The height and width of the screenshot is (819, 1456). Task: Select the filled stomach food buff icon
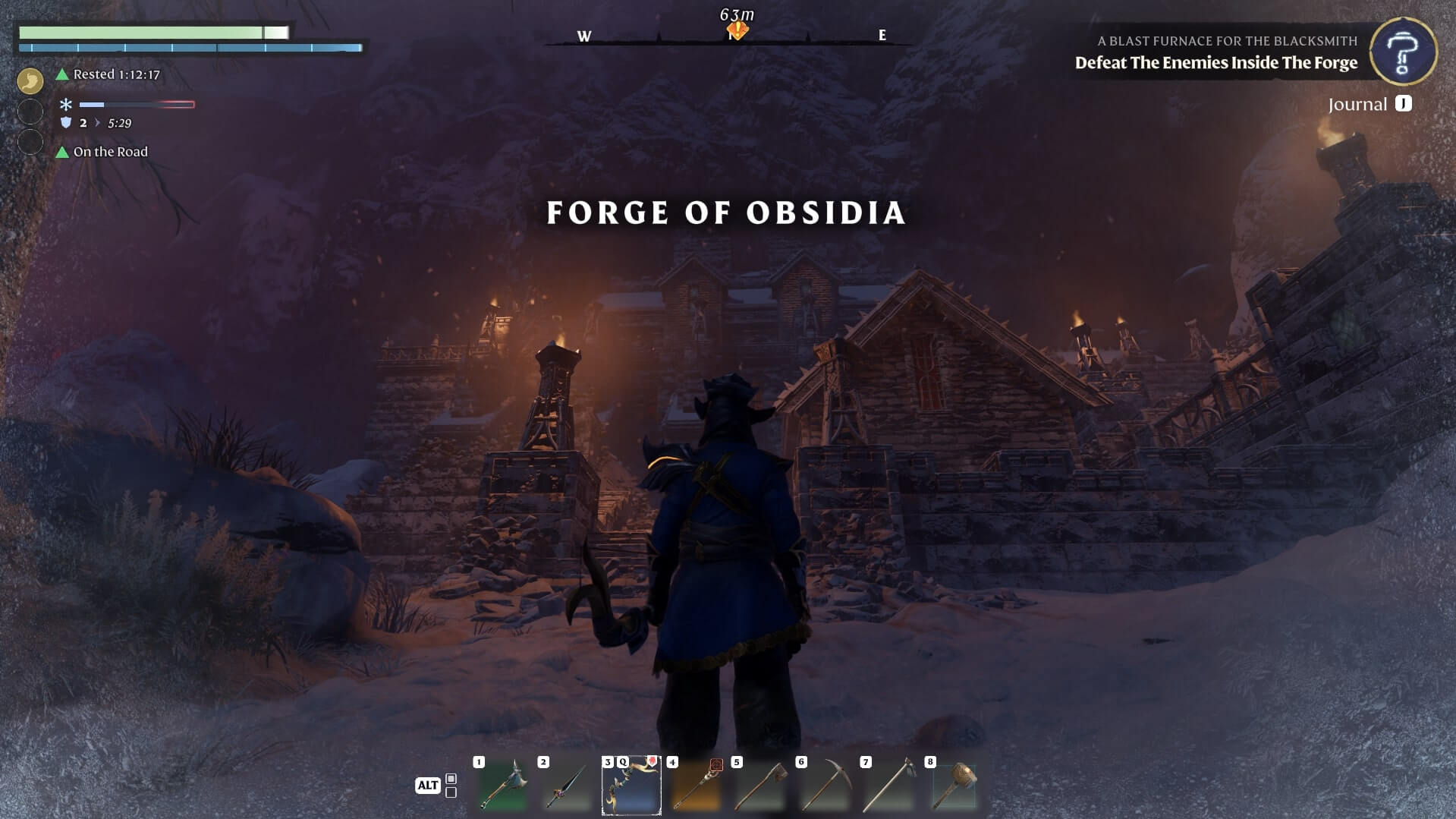pyautogui.click(x=30, y=80)
